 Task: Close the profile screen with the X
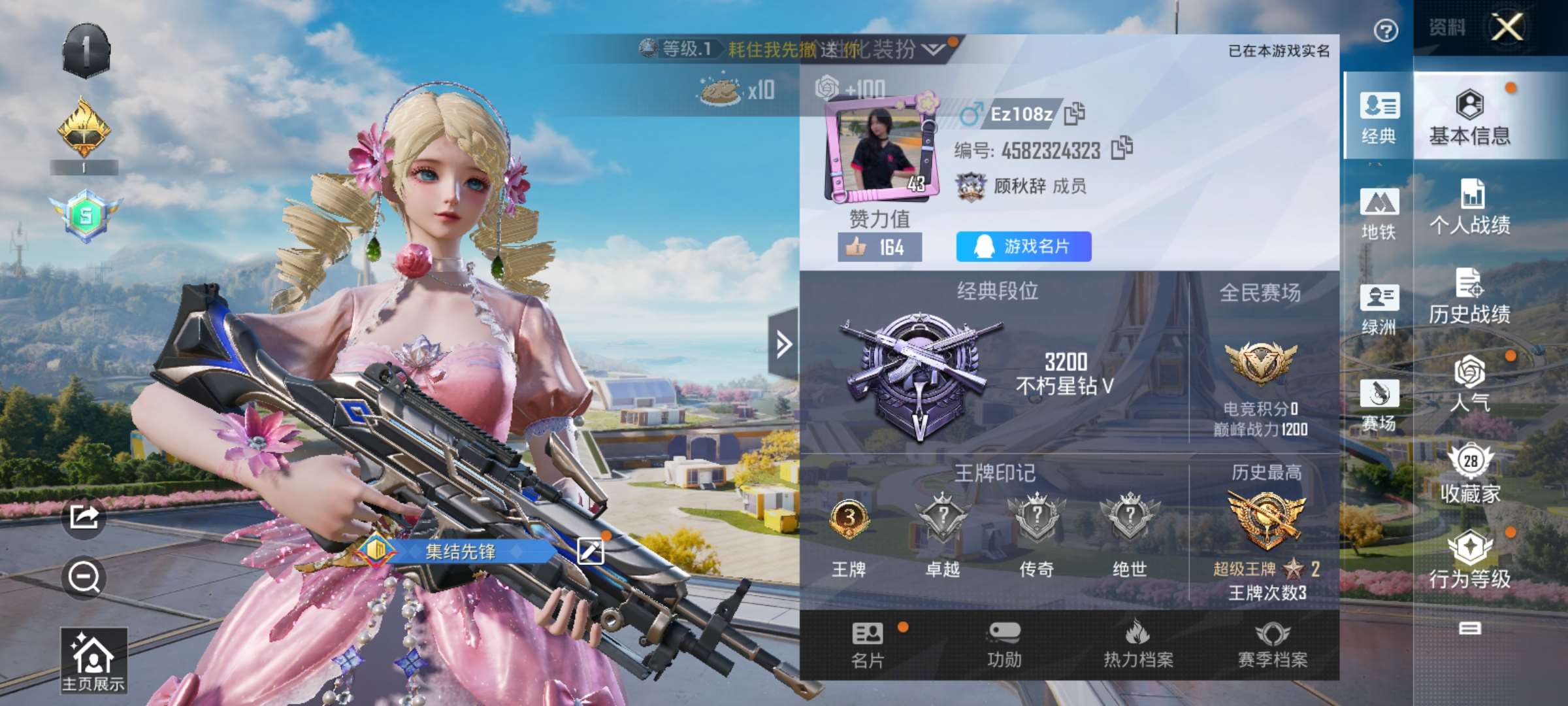(x=1507, y=28)
